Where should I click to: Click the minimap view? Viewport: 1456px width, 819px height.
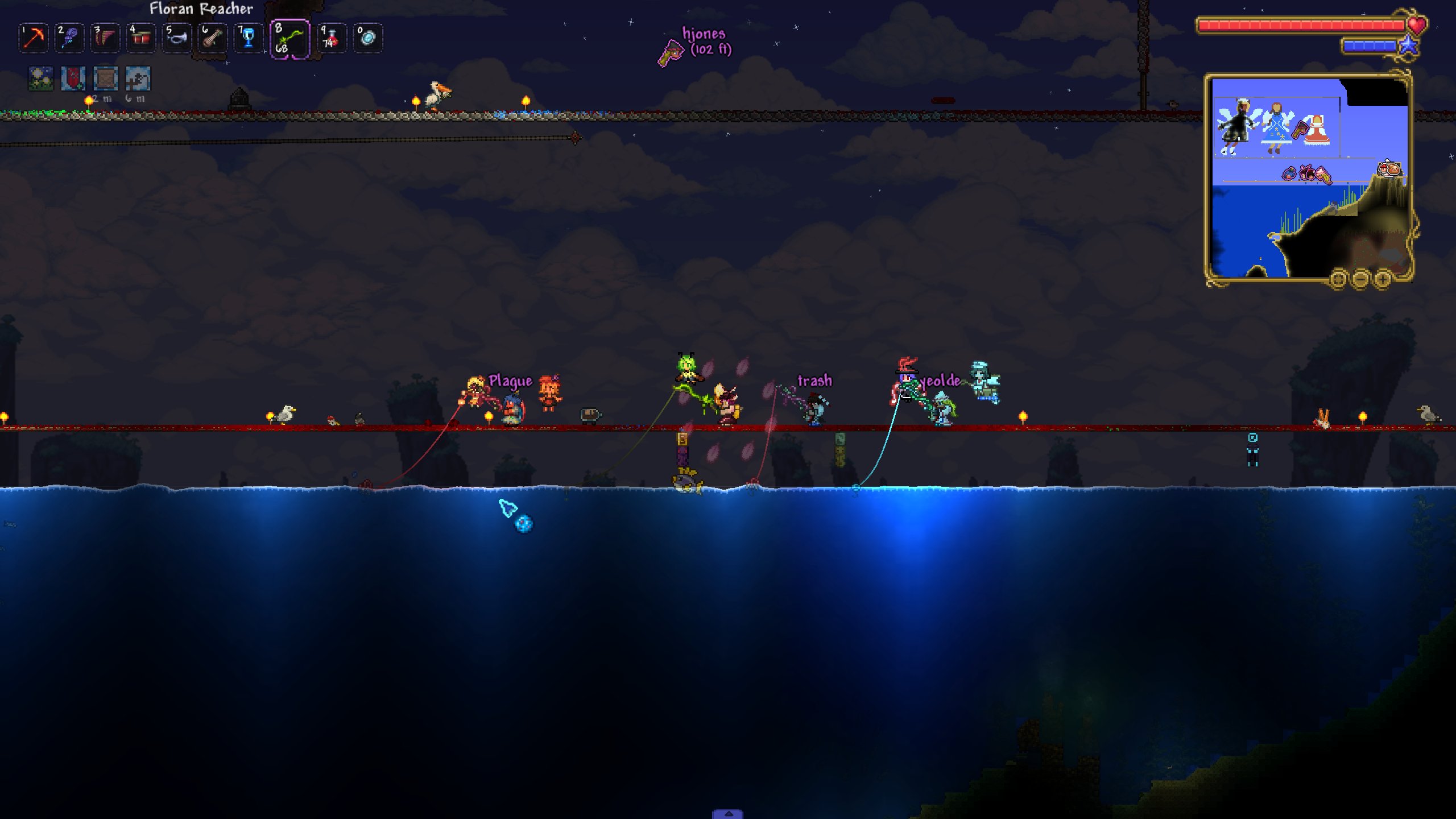(1308, 177)
